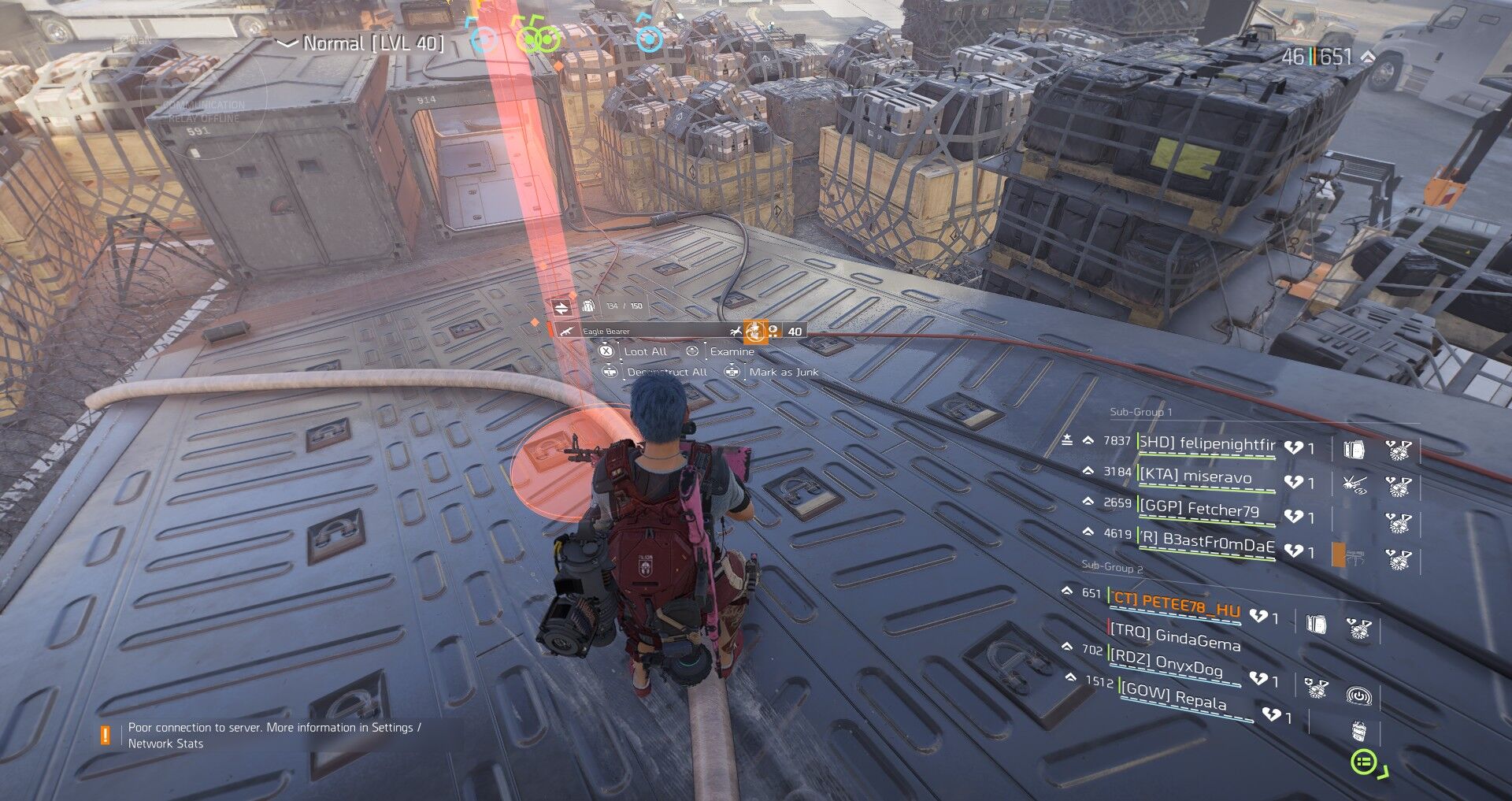Mark the loot as Junk
Screen dimensions: 1512x801
[783, 372]
